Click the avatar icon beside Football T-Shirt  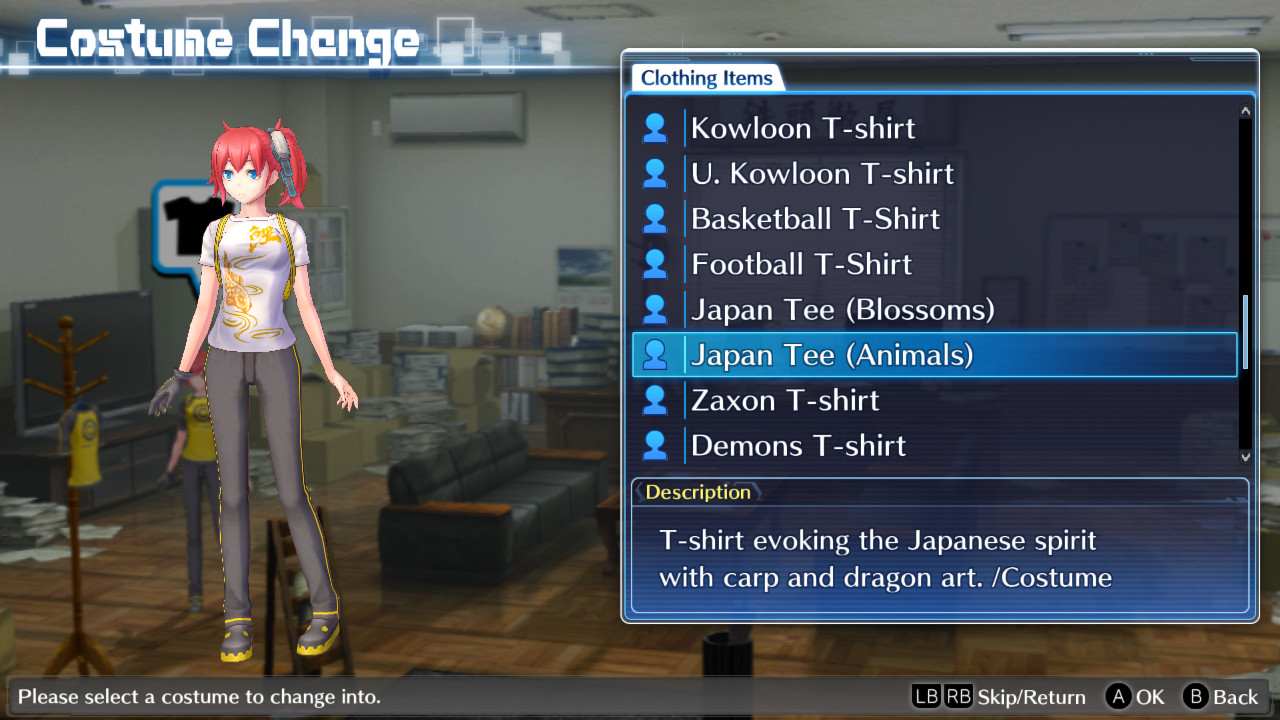tap(656, 263)
